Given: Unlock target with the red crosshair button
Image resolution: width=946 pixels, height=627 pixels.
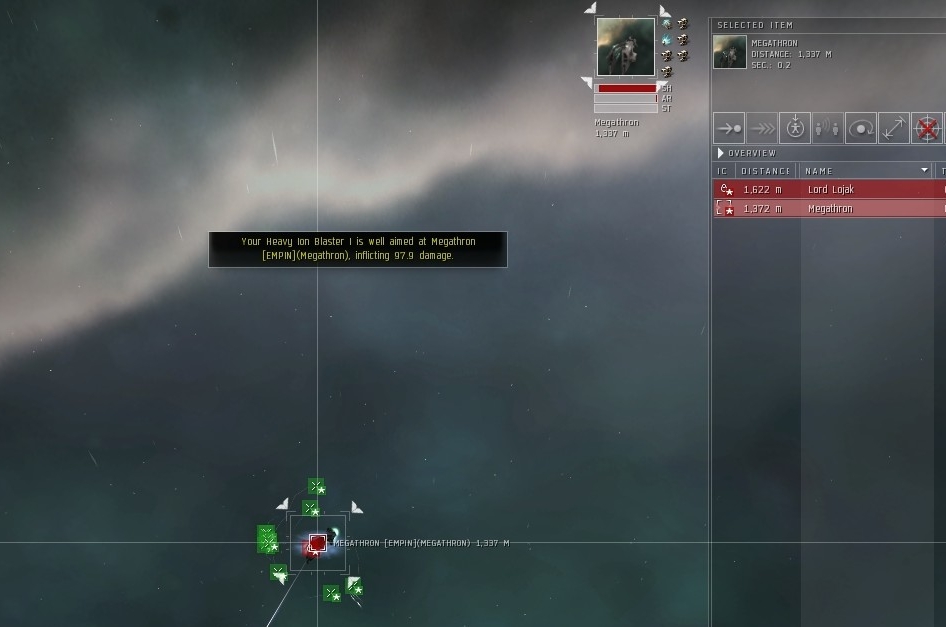Looking at the screenshot, I should [x=927, y=128].
